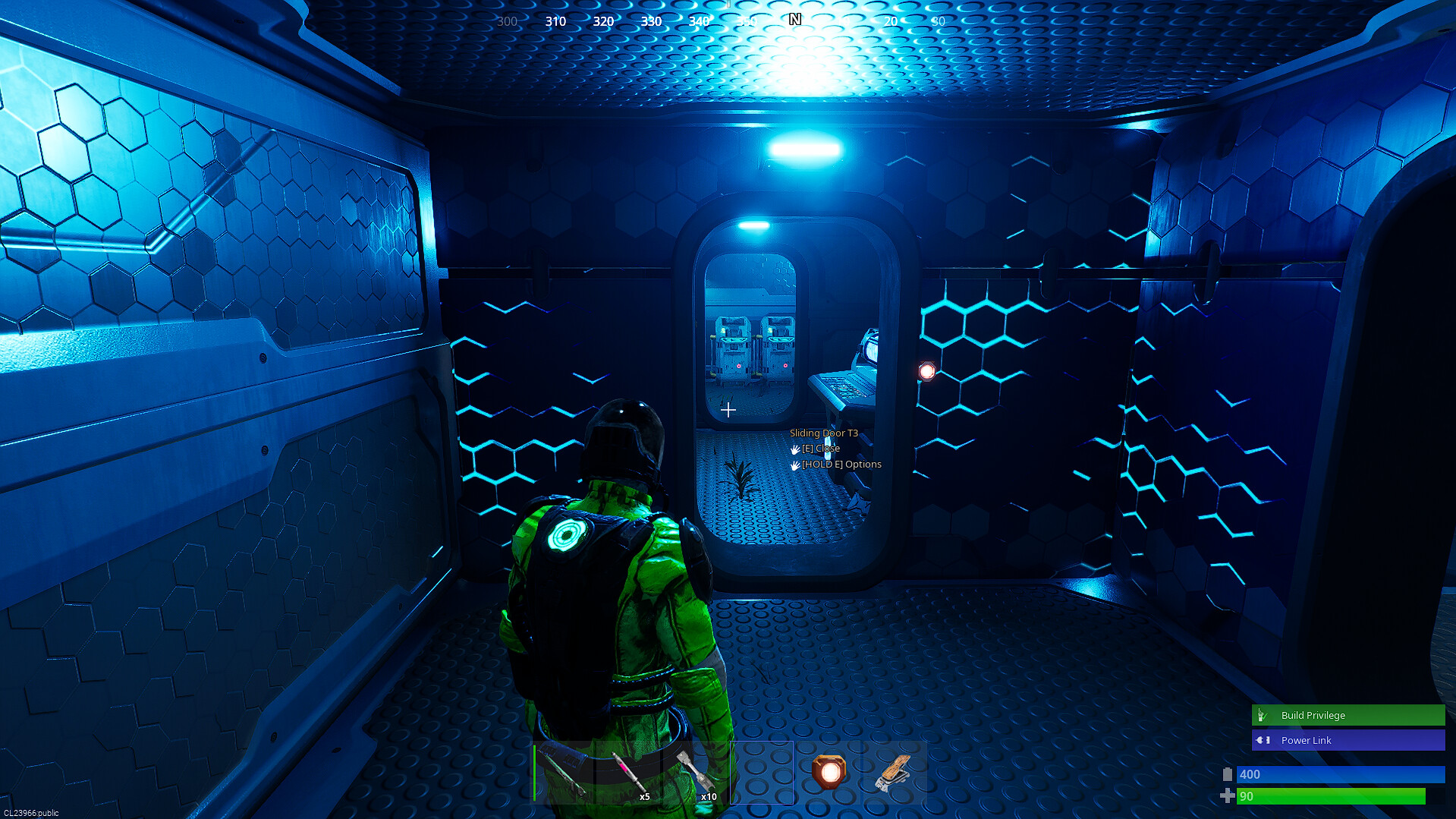The width and height of the screenshot is (1456, 819).
Task: Toggle the Power Link status banner
Action: coord(1347,740)
